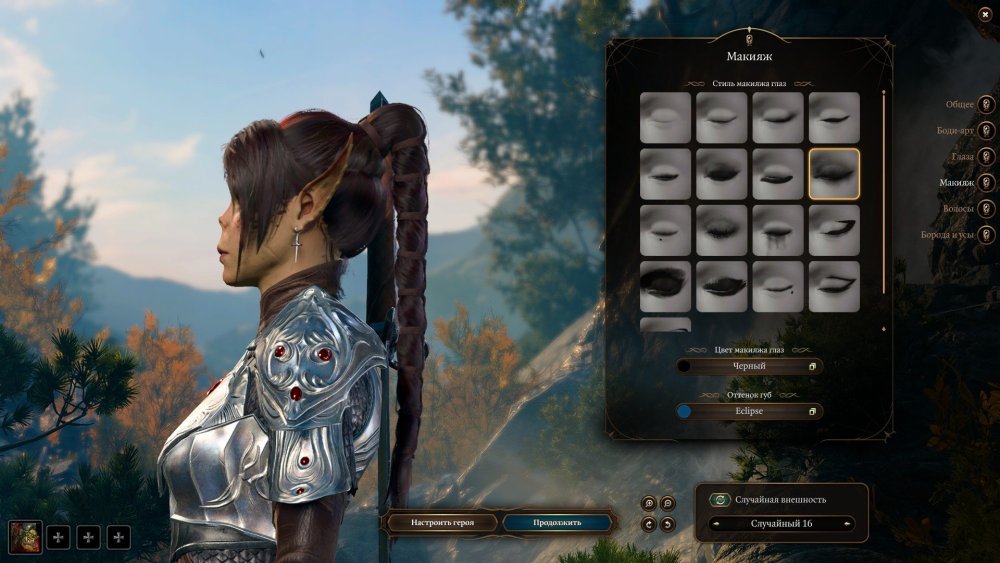Click the Настроить героя button

(x=441, y=522)
